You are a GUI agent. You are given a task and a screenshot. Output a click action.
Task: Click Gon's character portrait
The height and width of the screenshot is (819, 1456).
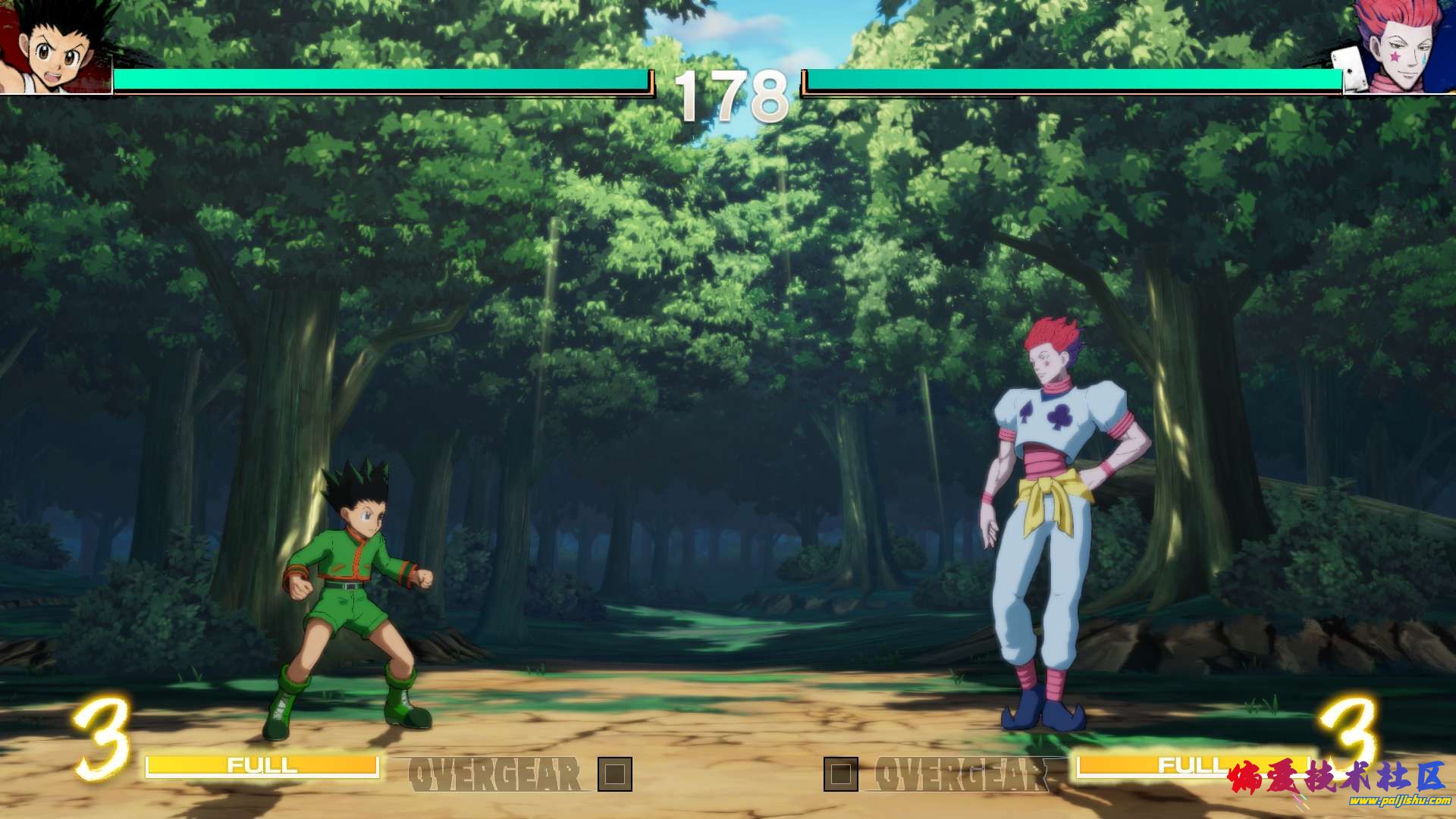coord(57,47)
